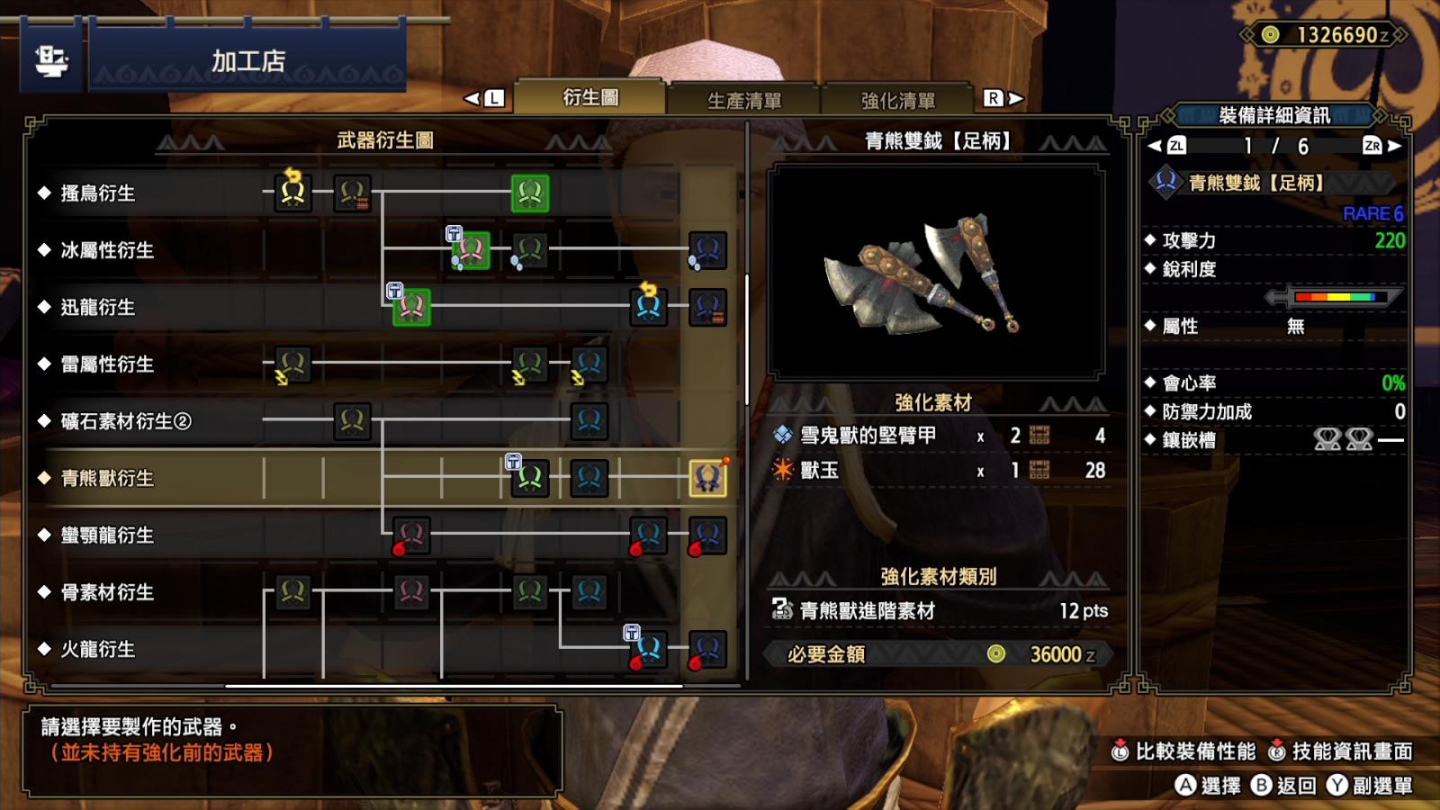Image resolution: width=1440 pixels, height=810 pixels.
Task: Select the 火龍衍生 tree row
Action: 98,650
